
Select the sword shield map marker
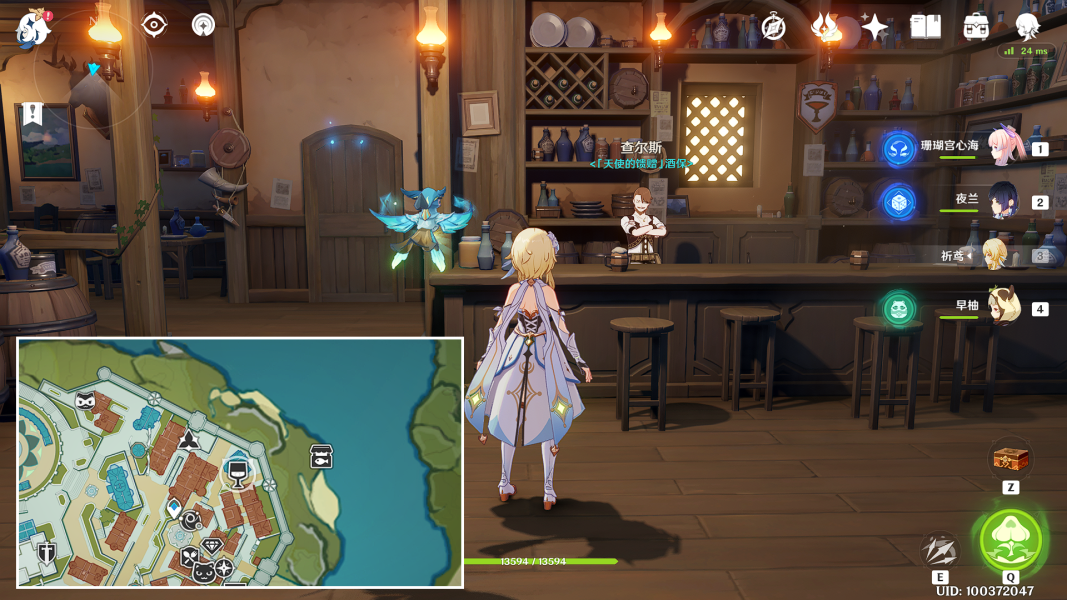(x=46, y=552)
